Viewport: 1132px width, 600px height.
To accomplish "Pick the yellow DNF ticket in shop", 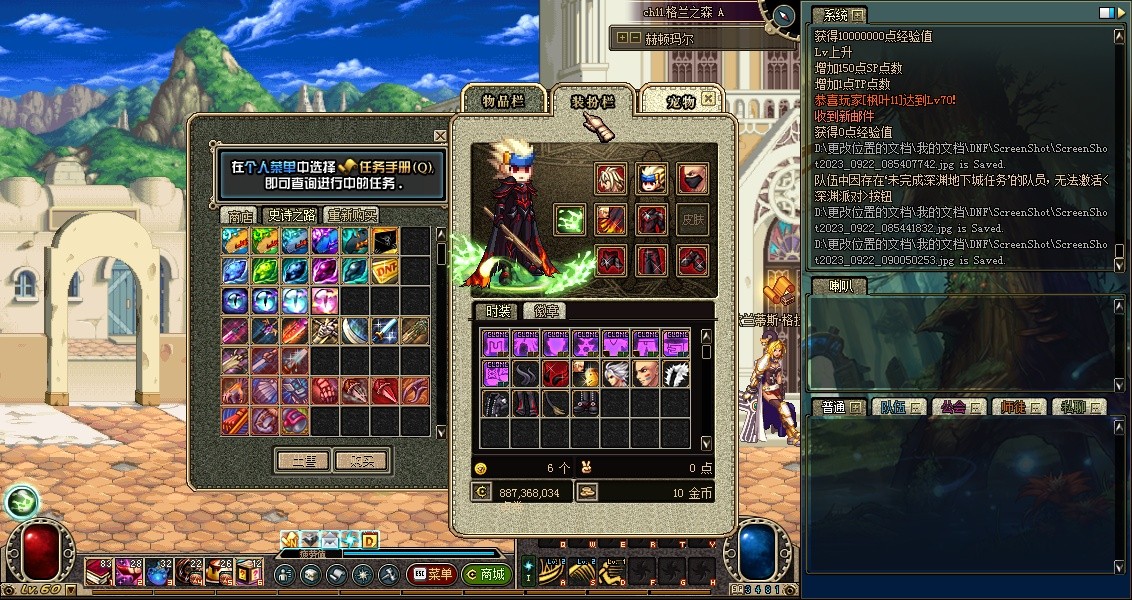I will click(386, 271).
